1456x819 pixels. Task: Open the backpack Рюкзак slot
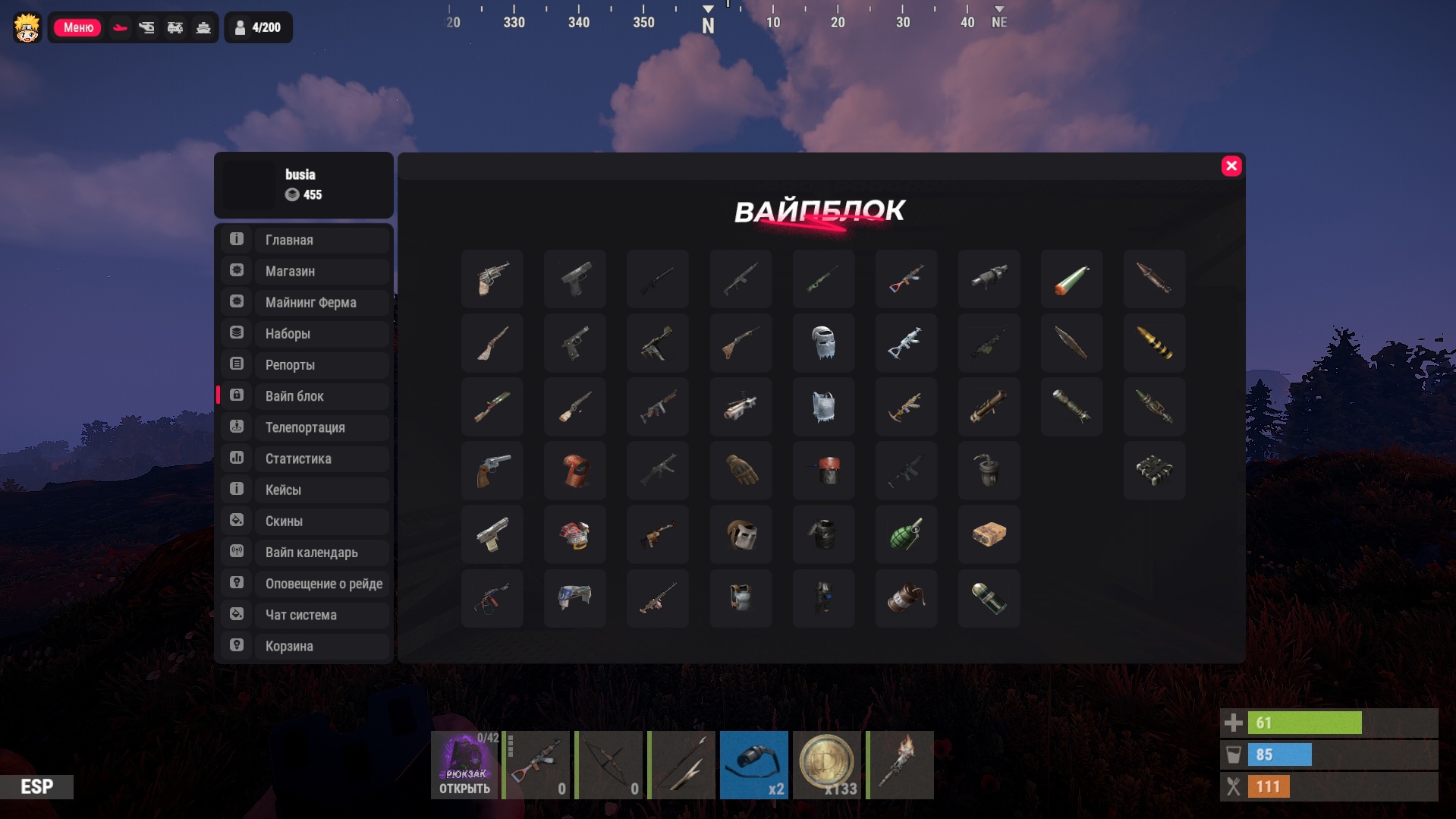tap(464, 765)
